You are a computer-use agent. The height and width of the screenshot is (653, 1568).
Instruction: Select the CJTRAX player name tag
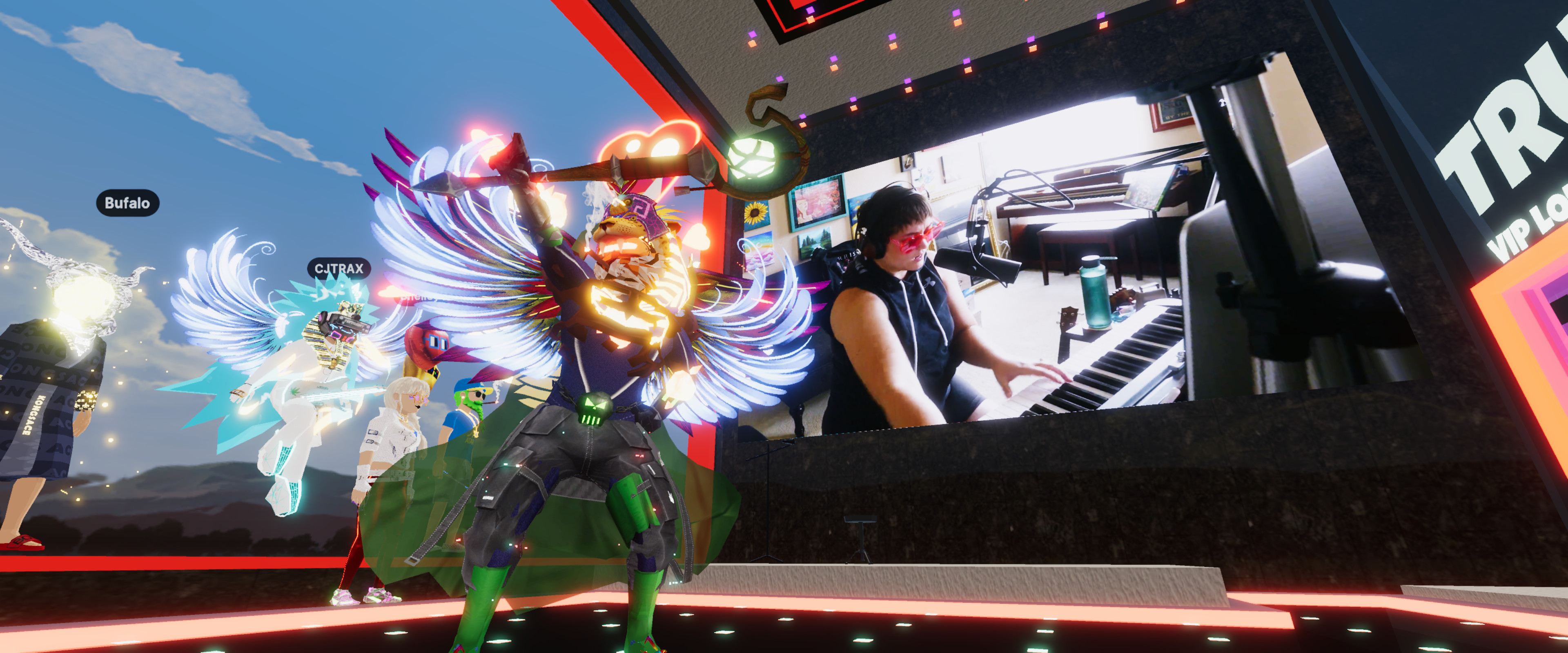click(339, 269)
